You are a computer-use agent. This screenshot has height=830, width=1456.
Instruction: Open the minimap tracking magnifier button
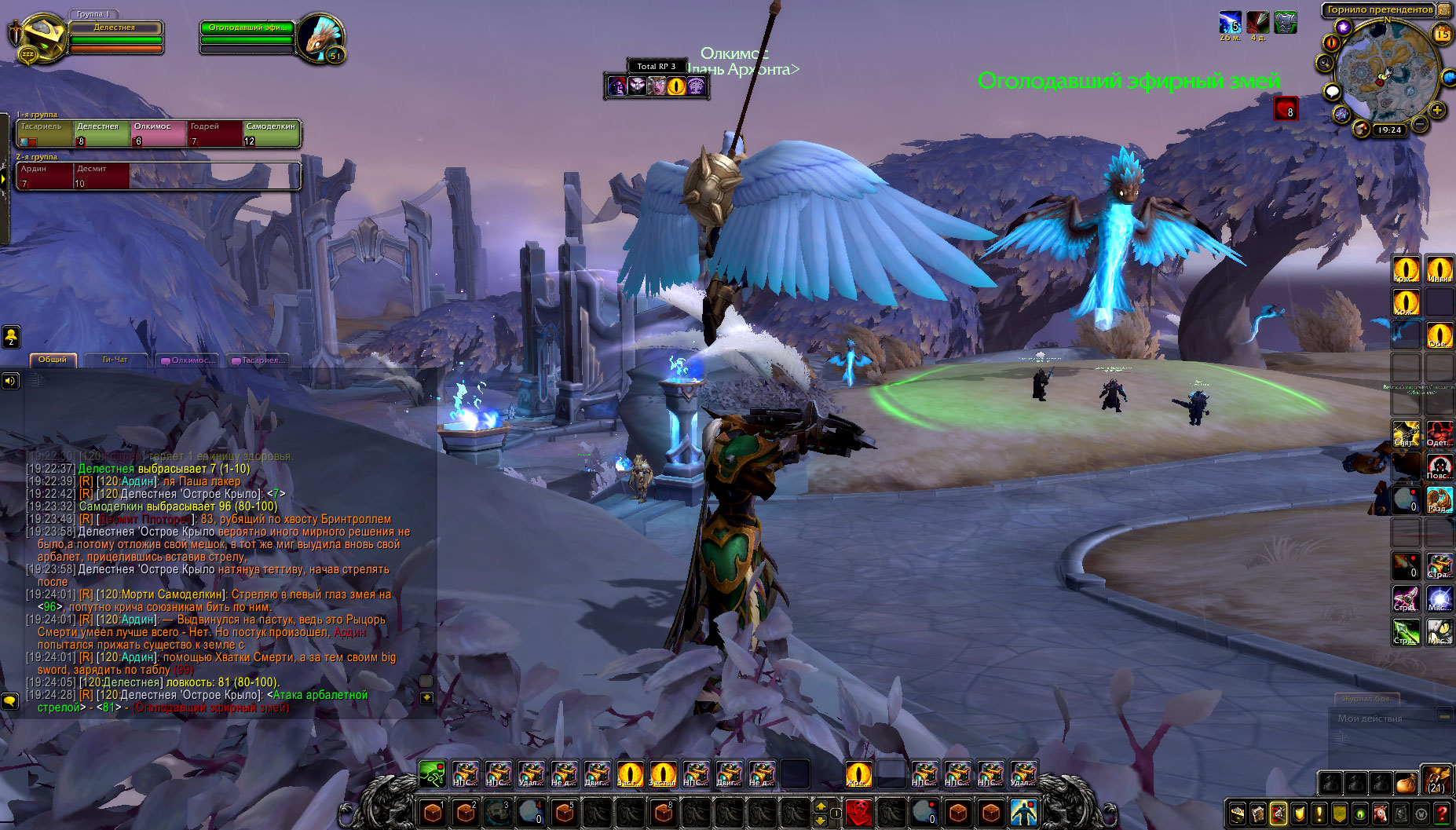click(x=1326, y=63)
